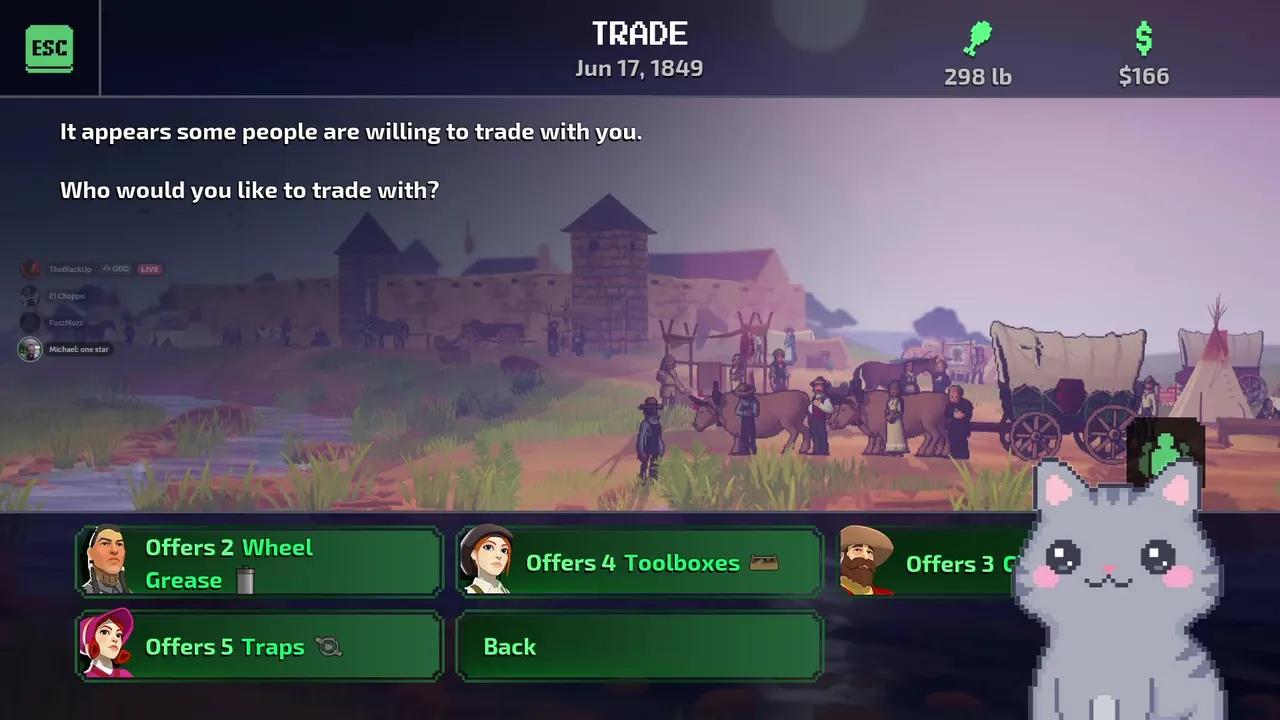The height and width of the screenshot is (720, 1280).
Task: Select TheBlackUp in voice overlay list
Action: coord(69,269)
